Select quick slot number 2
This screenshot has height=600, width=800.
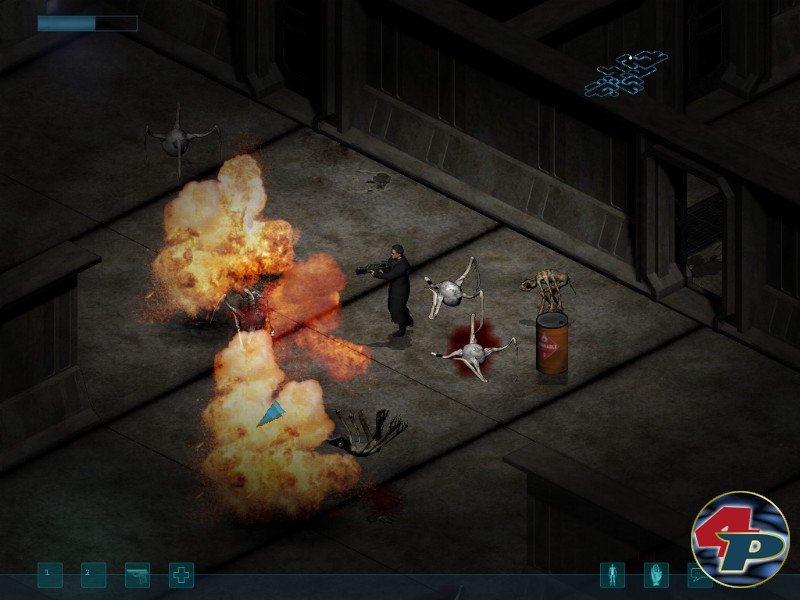(93, 575)
